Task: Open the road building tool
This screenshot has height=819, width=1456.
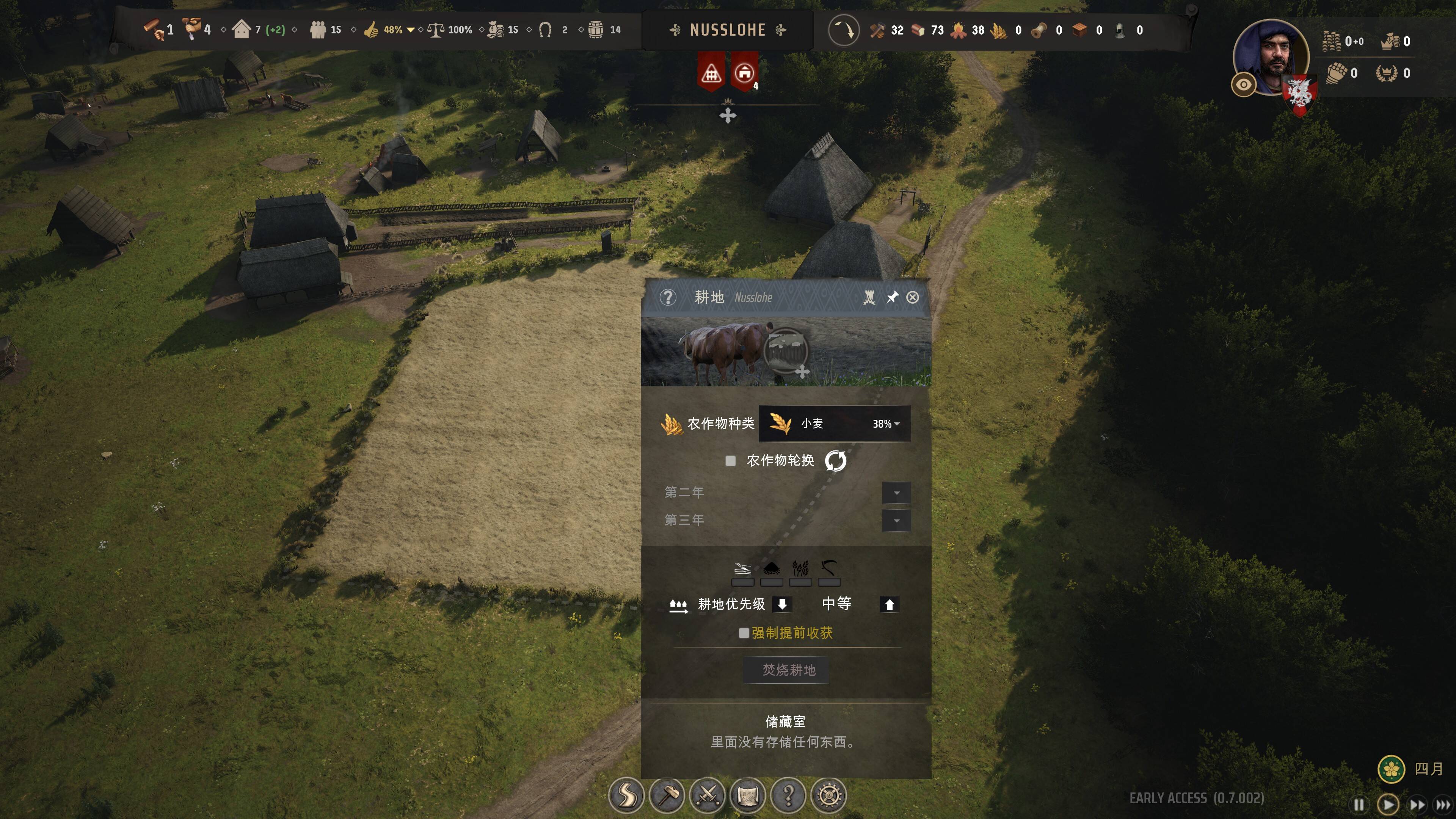Action: [626, 795]
